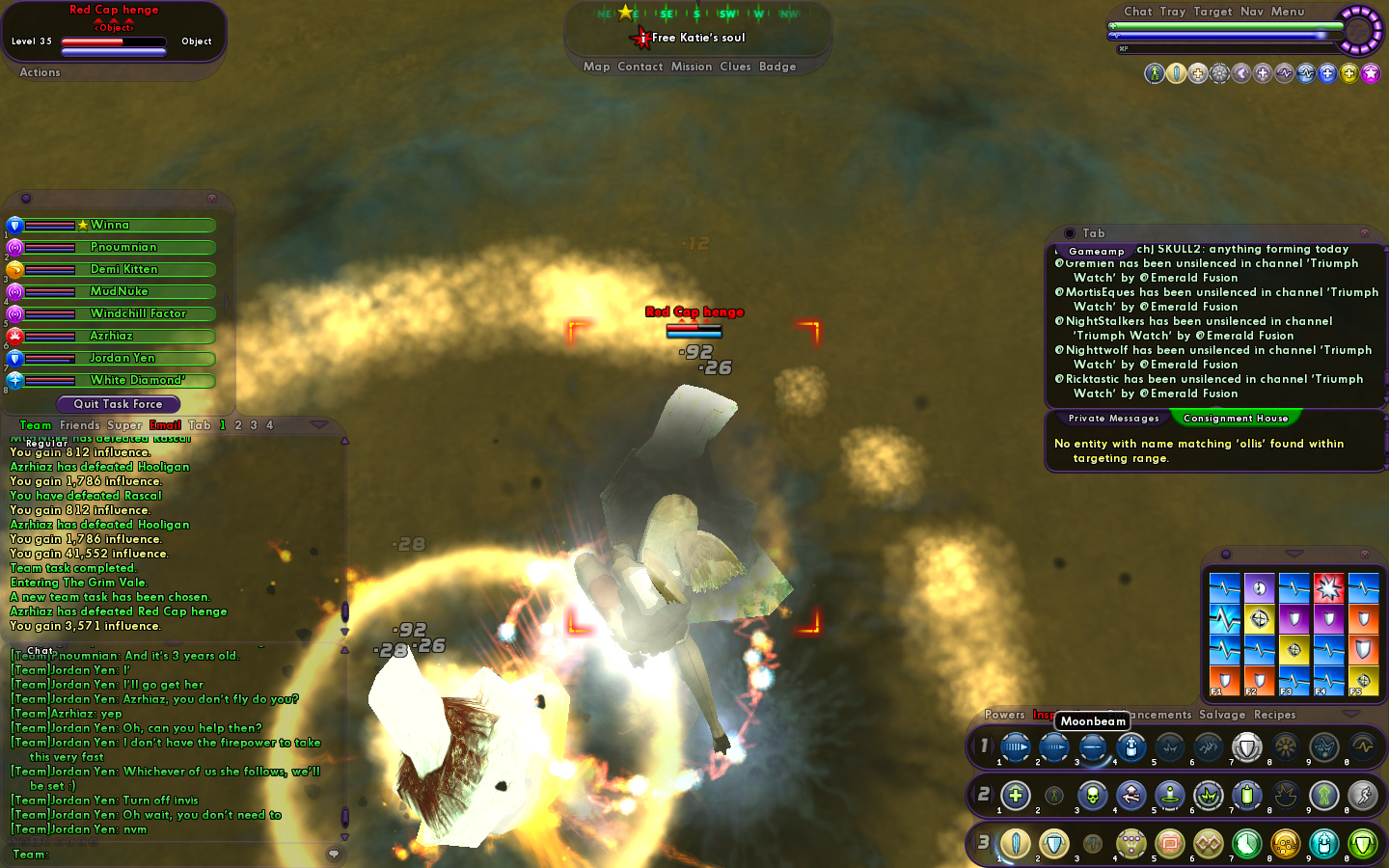The width and height of the screenshot is (1389, 868).
Task: Open Consignment House tab
Action: pyautogui.click(x=1235, y=419)
